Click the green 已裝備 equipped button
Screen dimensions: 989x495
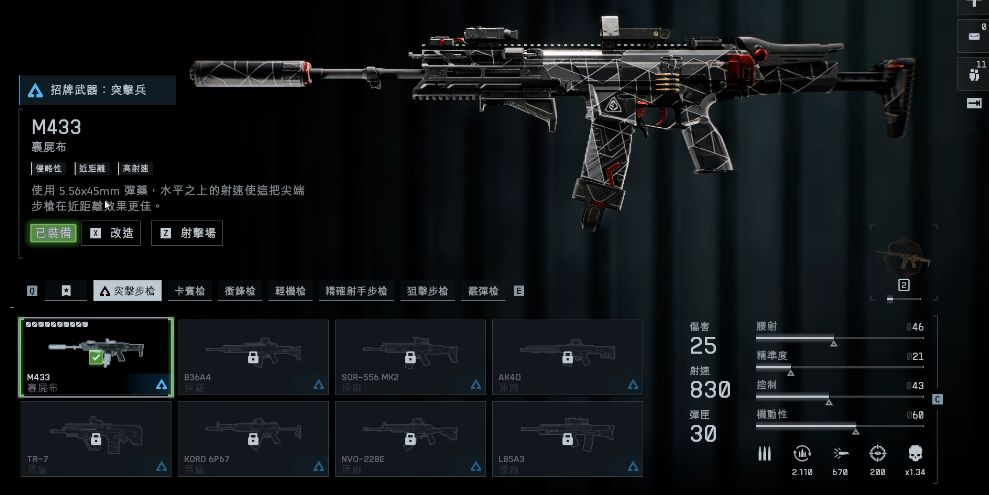point(53,233)
